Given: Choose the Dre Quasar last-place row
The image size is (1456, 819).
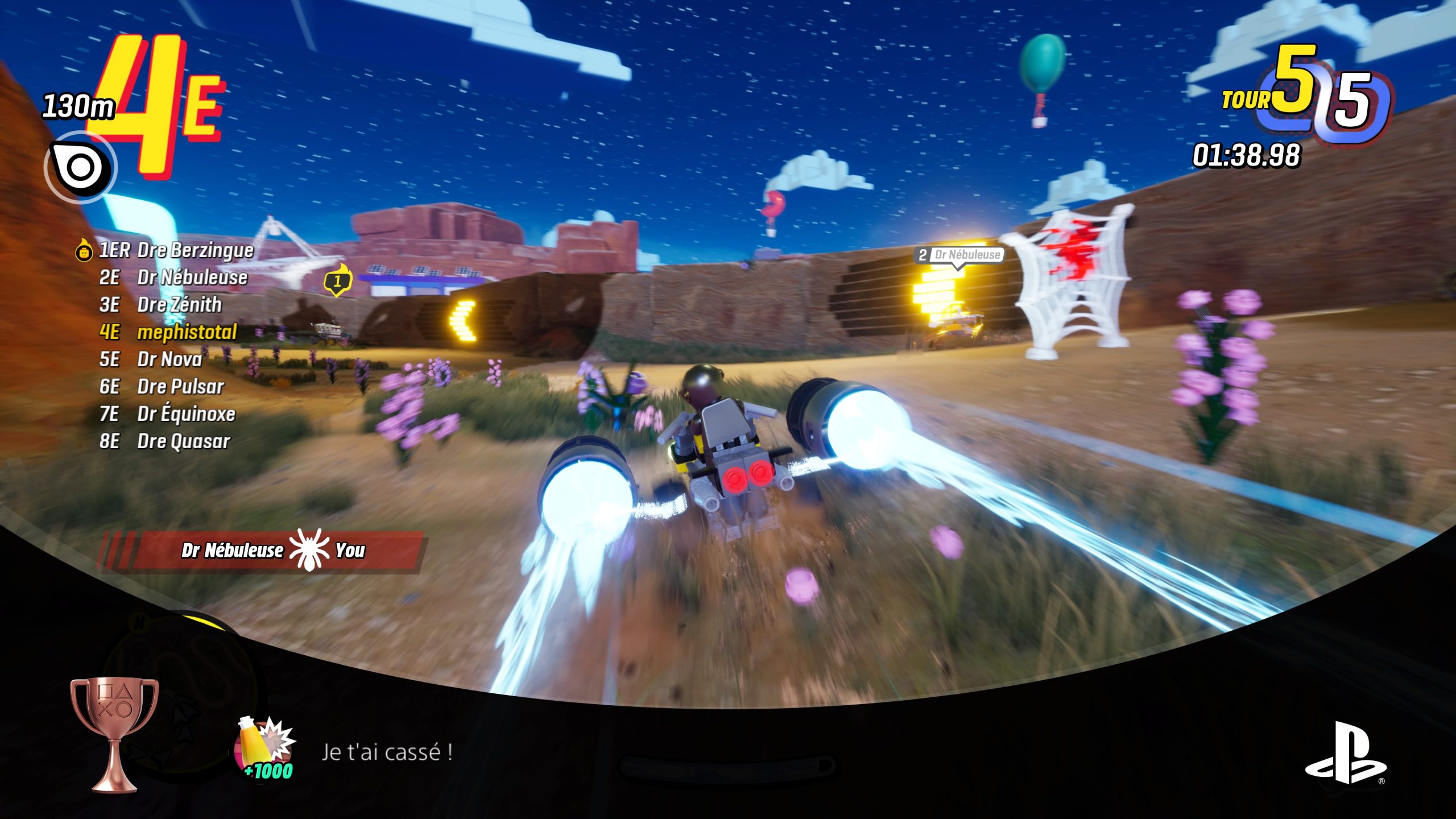Looking at the screenshot, I should click(x=164, y=441).
